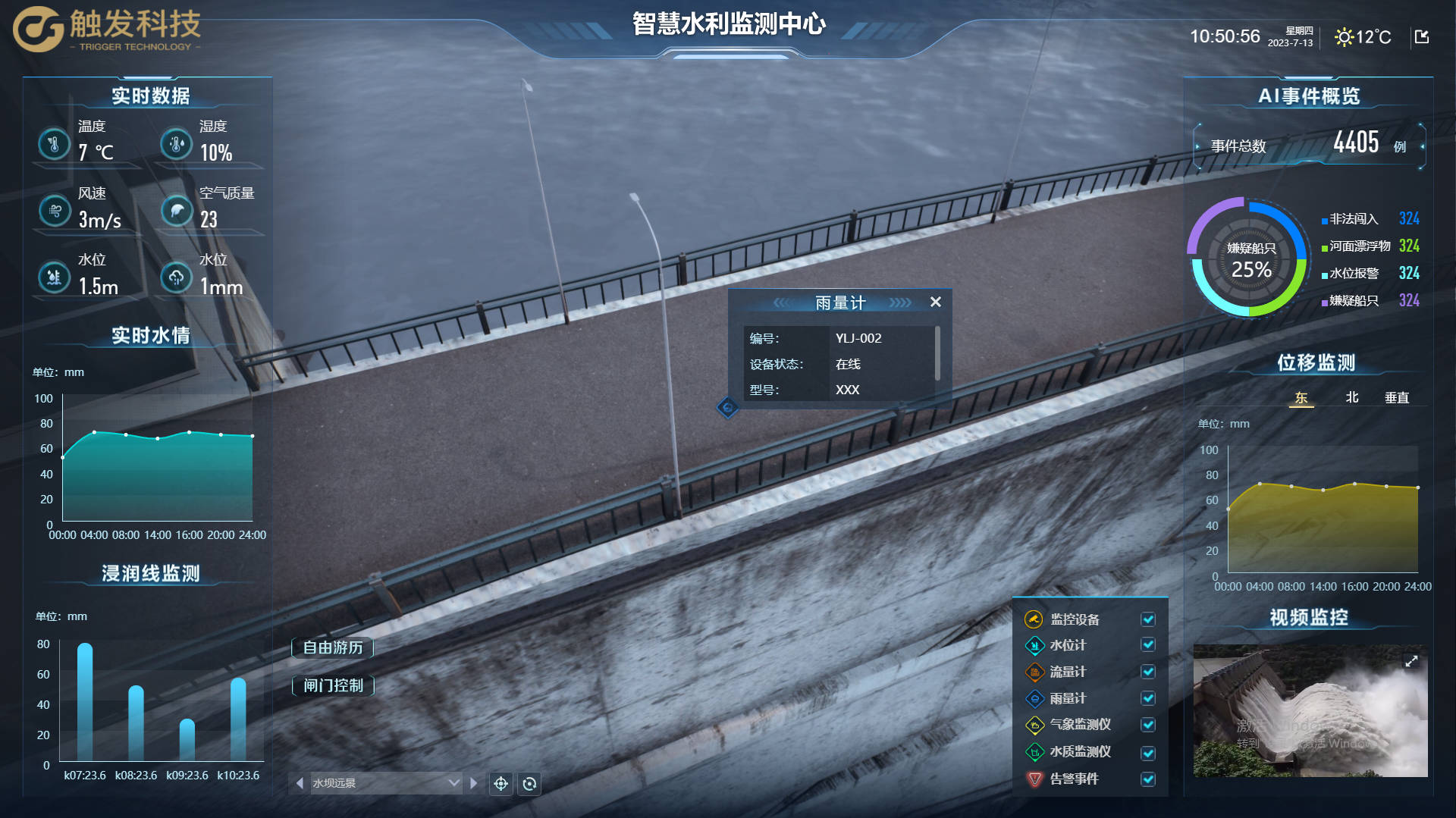Toggle the 雨量计 layer checkbox
Image resolution: width=1456 pixels, height=818 pixels.
point(1148,698)
